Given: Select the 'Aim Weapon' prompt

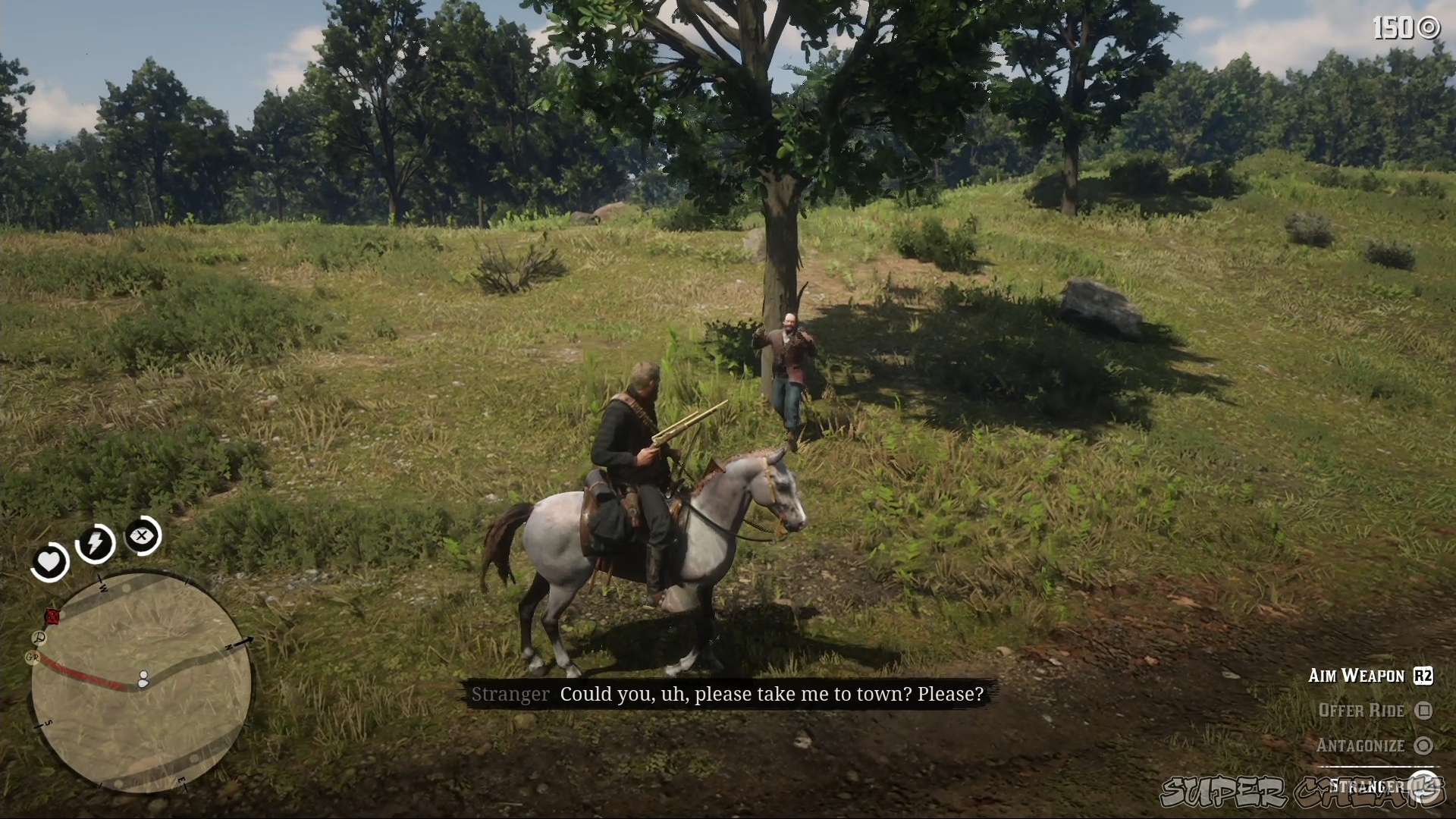Looking at the screenshot, I should (1356, 675).
